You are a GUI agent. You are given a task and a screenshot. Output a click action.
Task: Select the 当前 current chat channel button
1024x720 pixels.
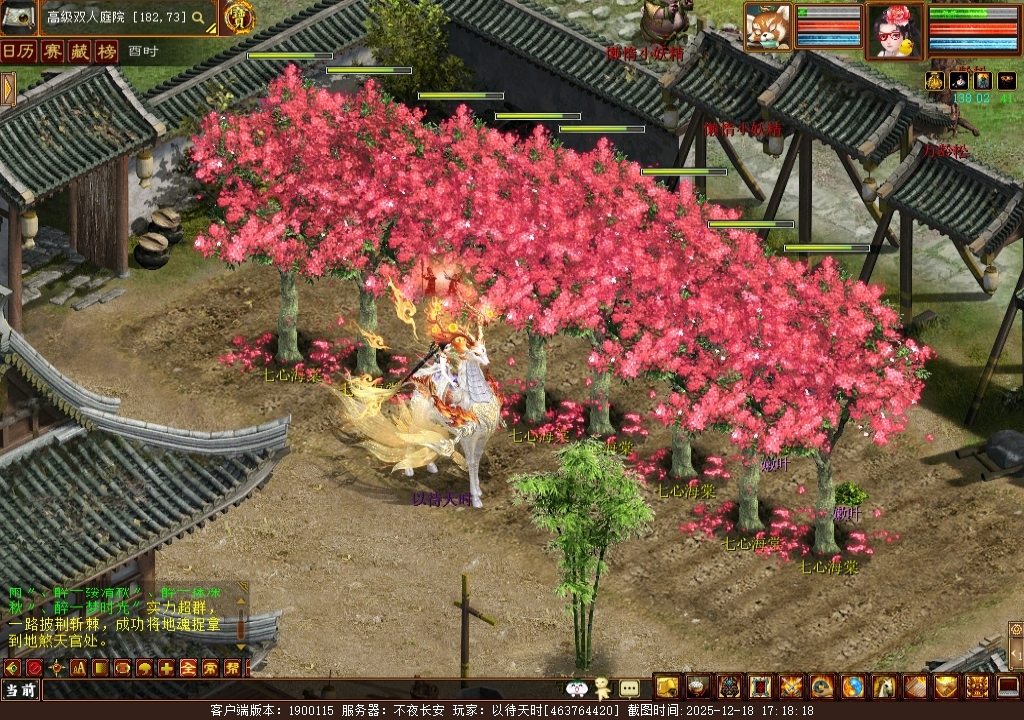tap(20, 690)
